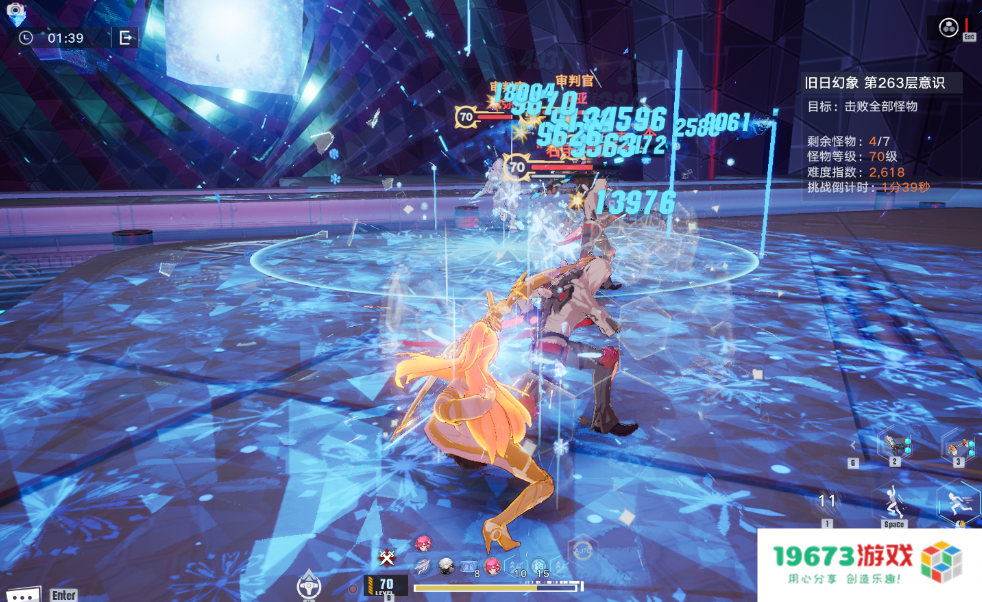Click the character emblem at top right
Image resolution: width=982 pixels, height=602 pixels.
(x=948, y=28)
